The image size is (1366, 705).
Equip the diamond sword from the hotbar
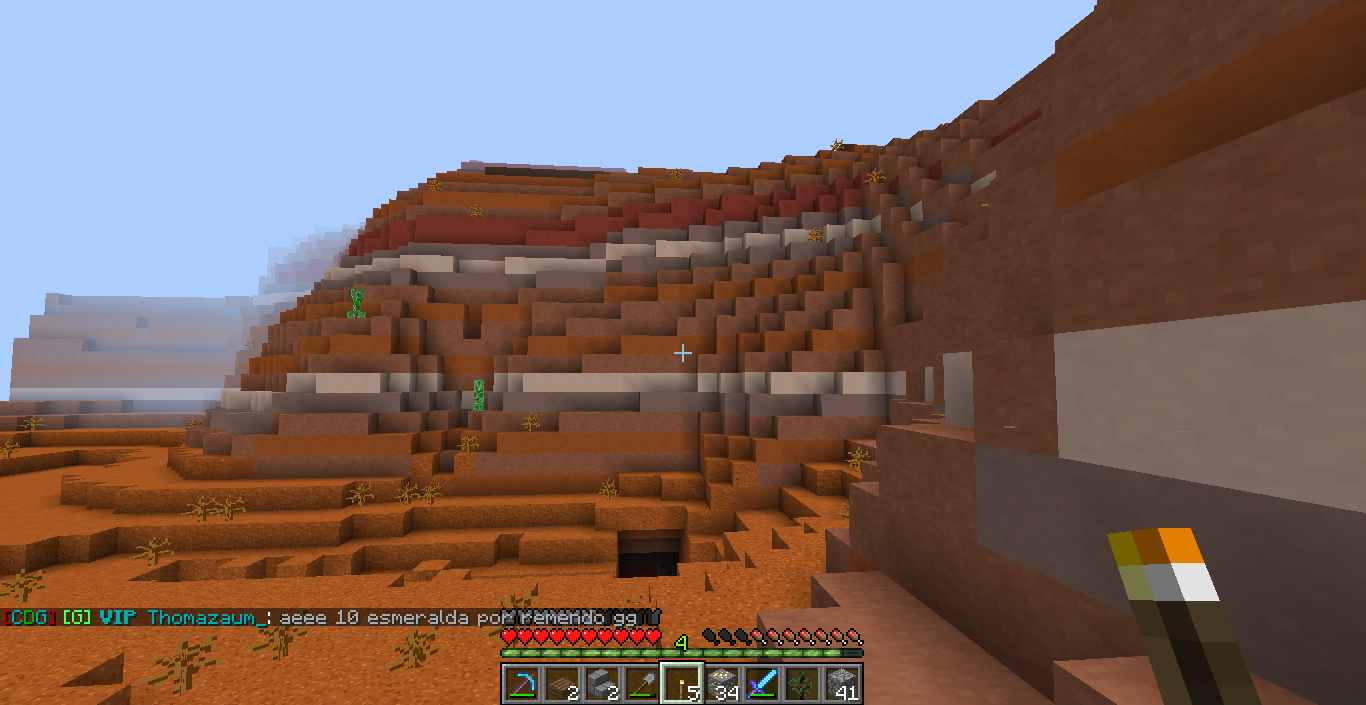(761, 684)
